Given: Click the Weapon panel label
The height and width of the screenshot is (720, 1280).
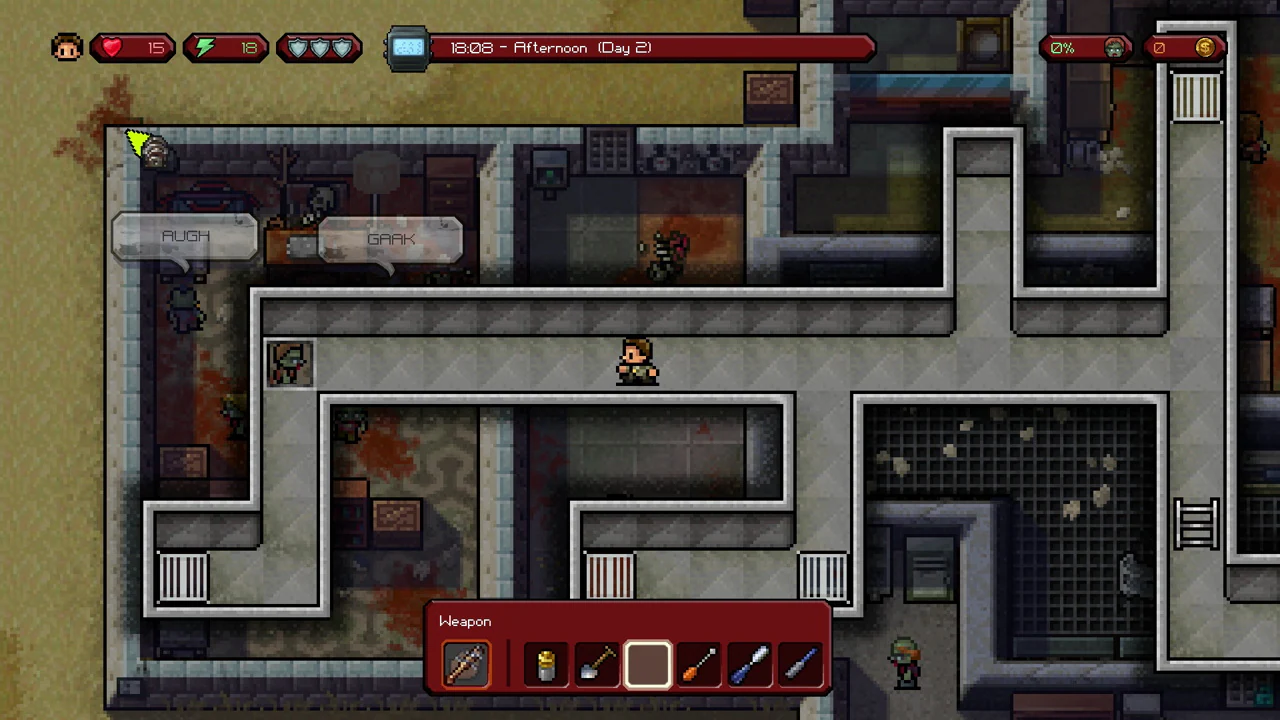Looking at the screenshot, I should point(464,621).
